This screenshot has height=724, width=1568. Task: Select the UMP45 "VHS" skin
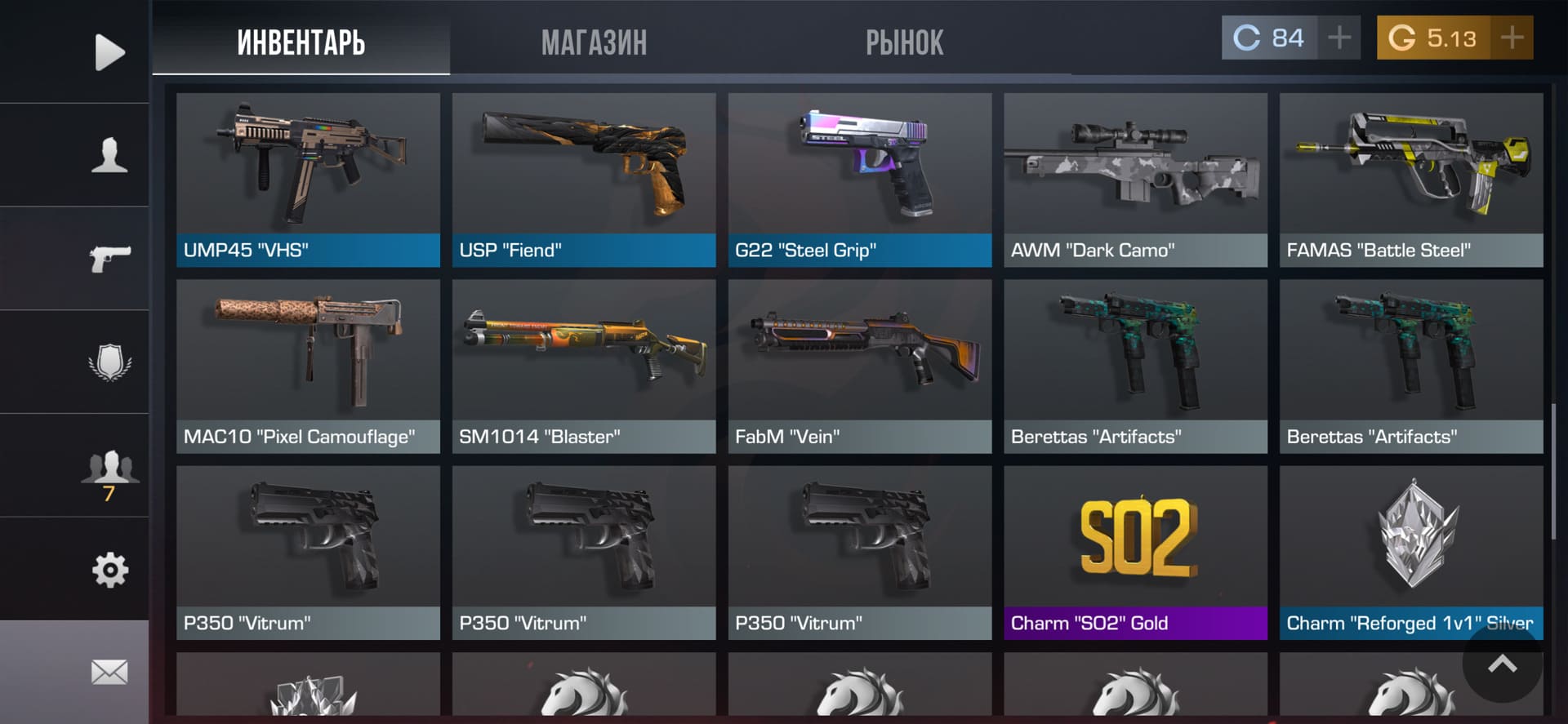tap(308, 180)
